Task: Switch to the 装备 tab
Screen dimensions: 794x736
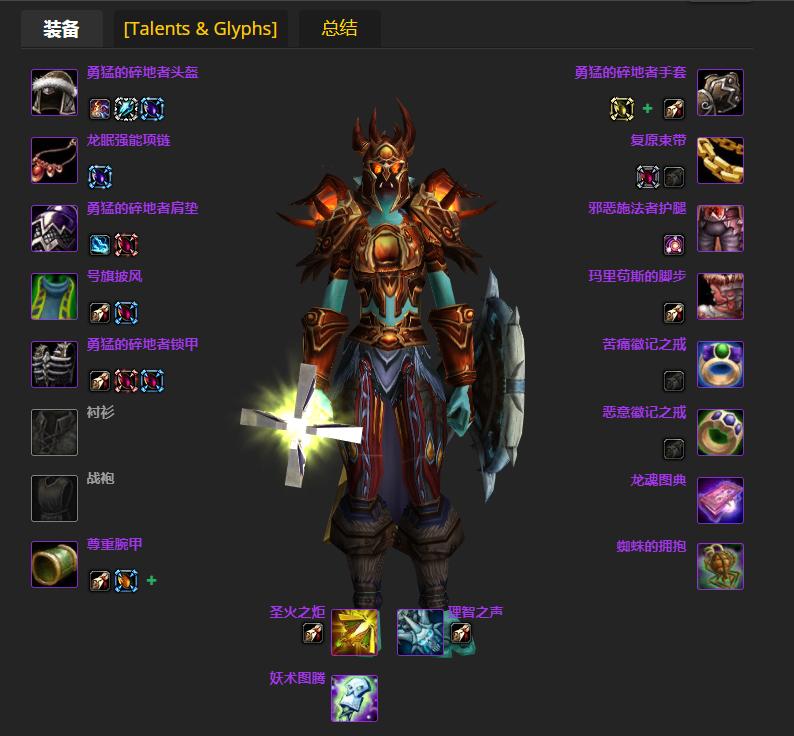Action: (61, 28)
